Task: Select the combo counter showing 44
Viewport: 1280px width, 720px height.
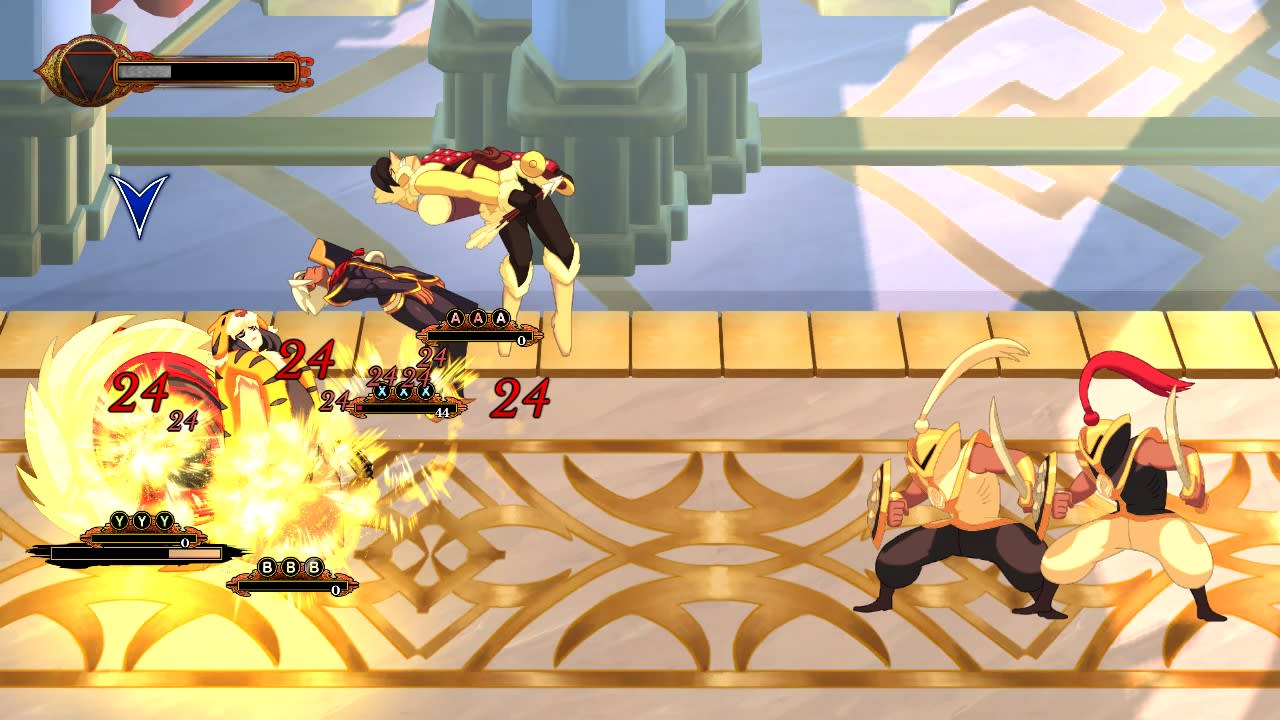Action: tap(442, 412)
